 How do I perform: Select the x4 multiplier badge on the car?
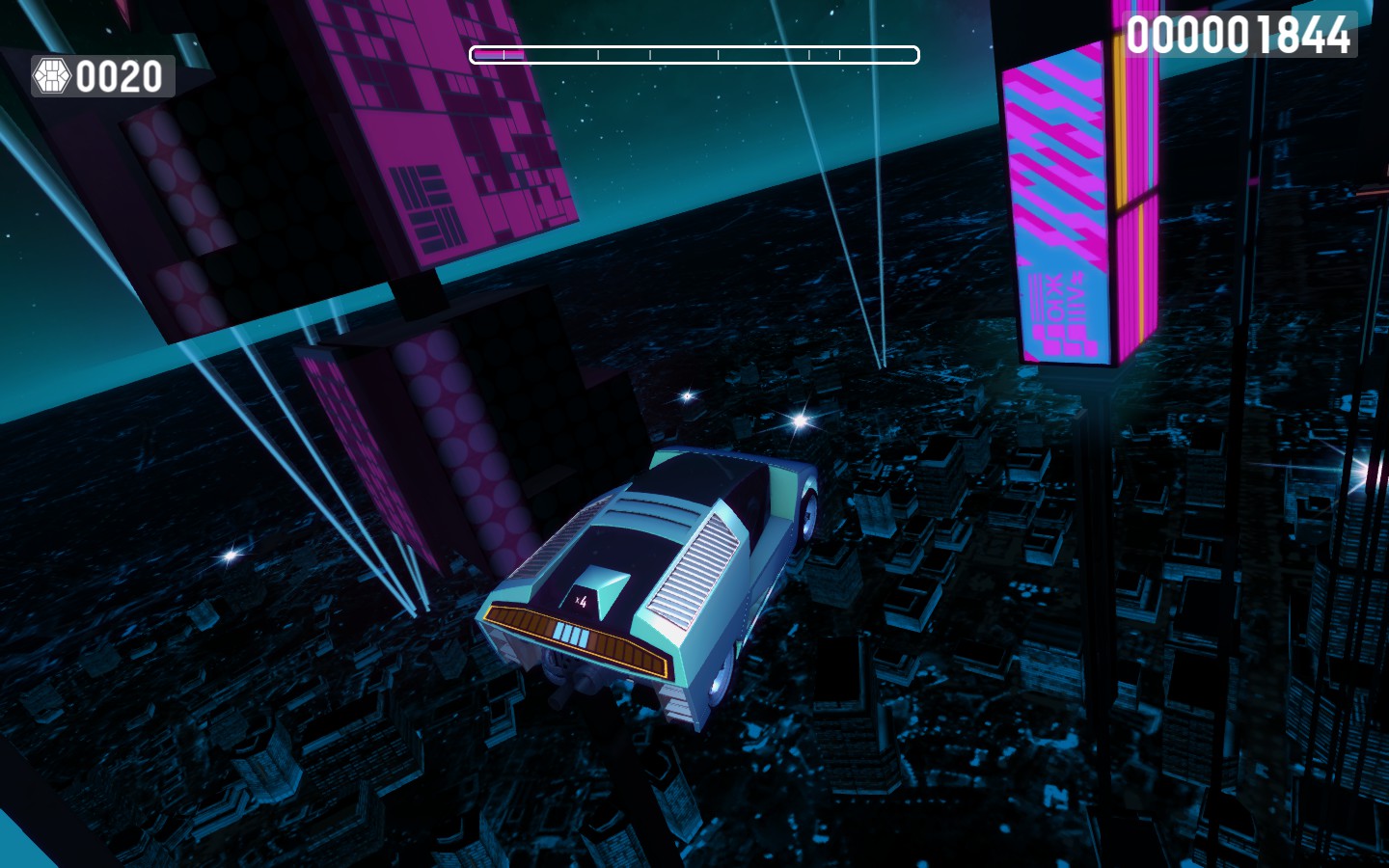pos(581,598)
